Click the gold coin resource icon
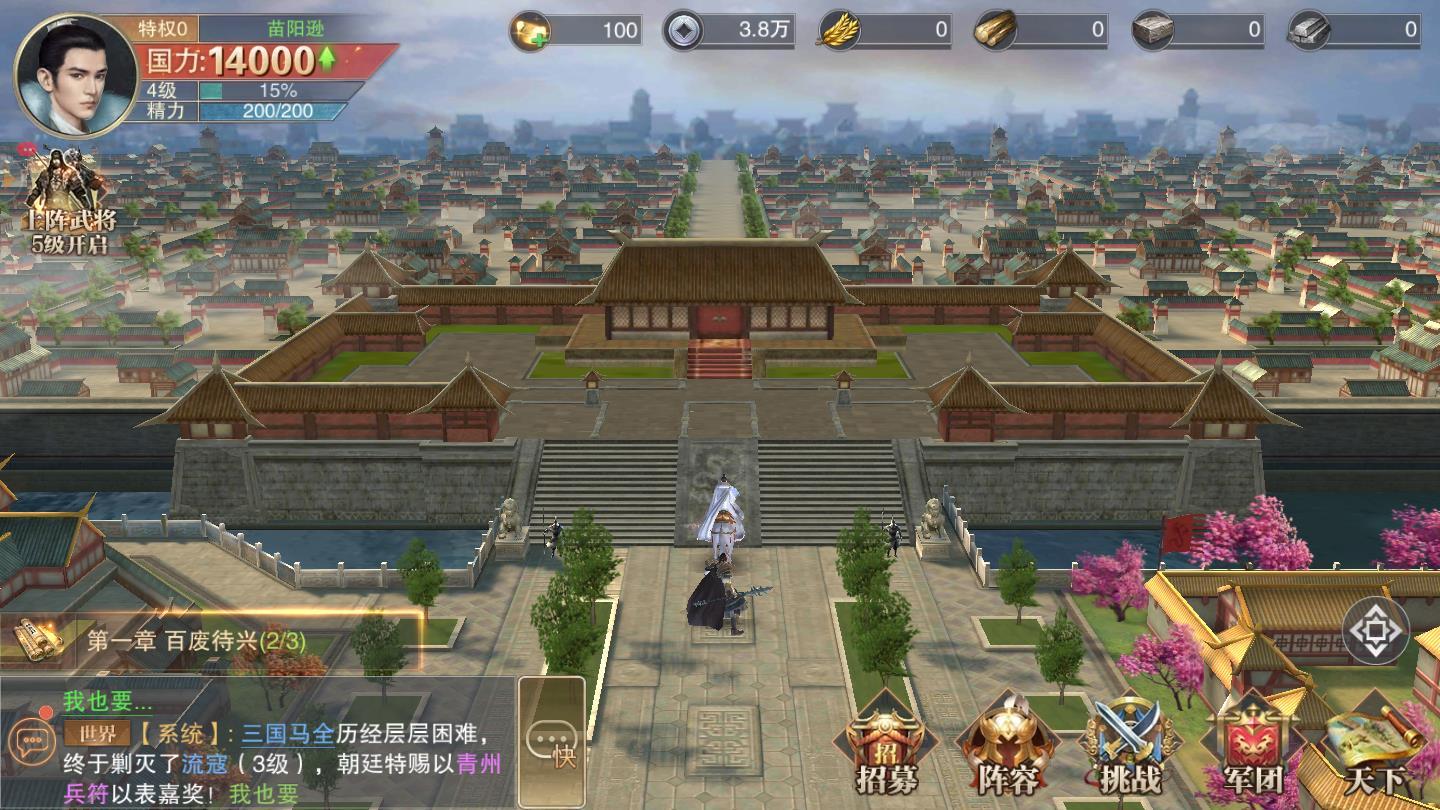 (x=528, y=31)
